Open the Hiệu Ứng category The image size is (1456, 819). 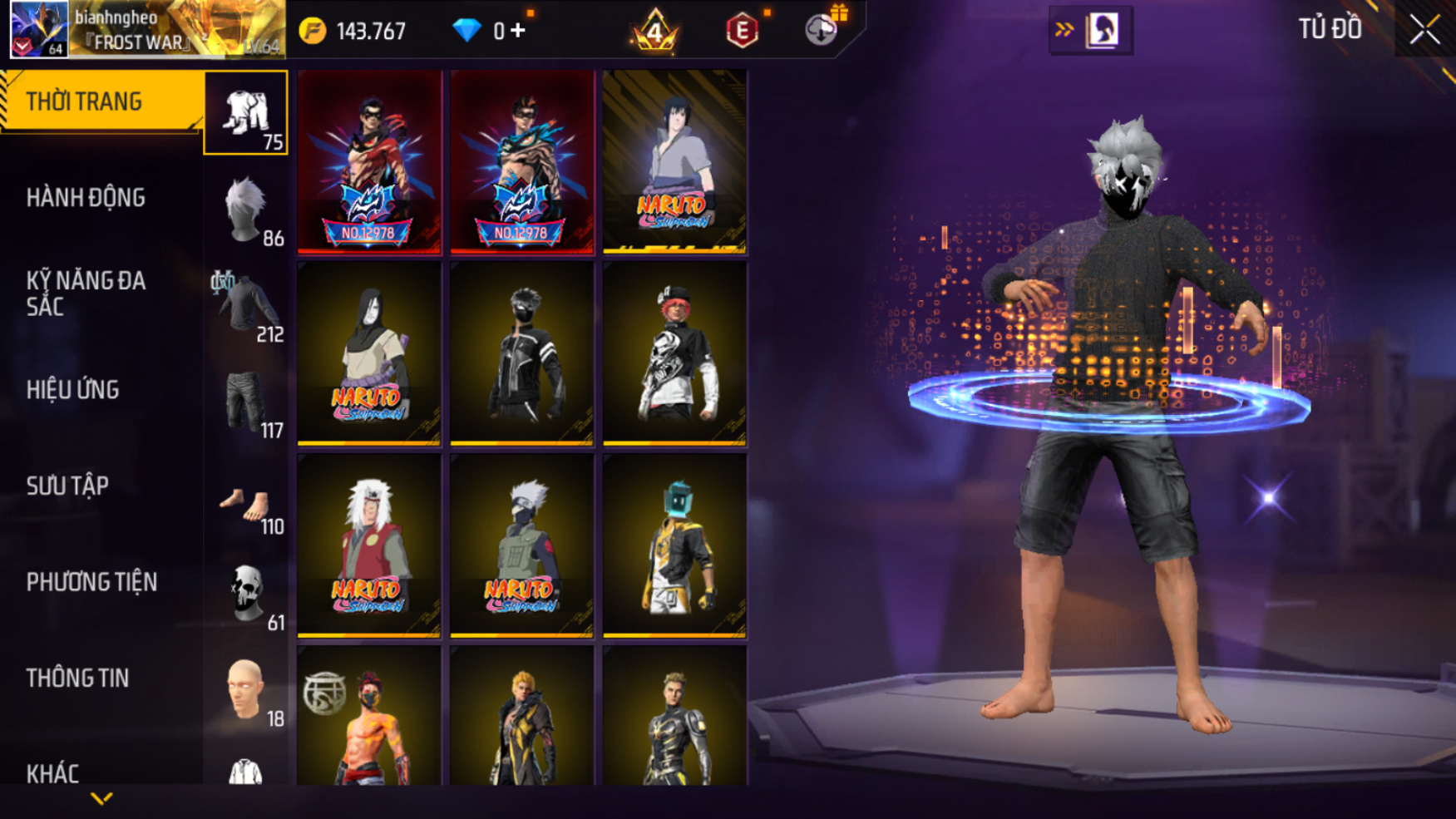tap(73, 390)
